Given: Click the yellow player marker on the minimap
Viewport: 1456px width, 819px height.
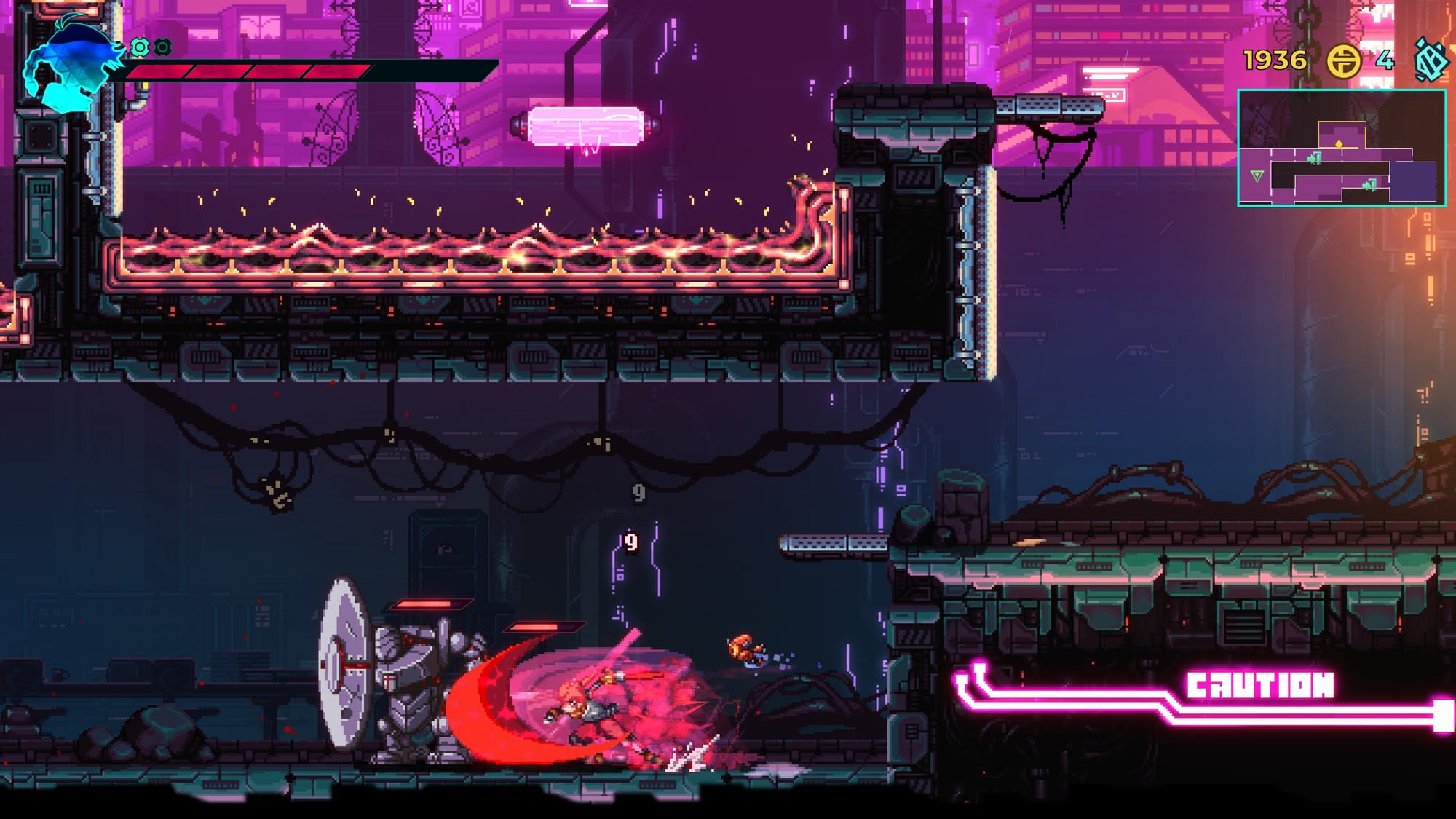Looking at the screenshot, I should [x=1339, y=145].
